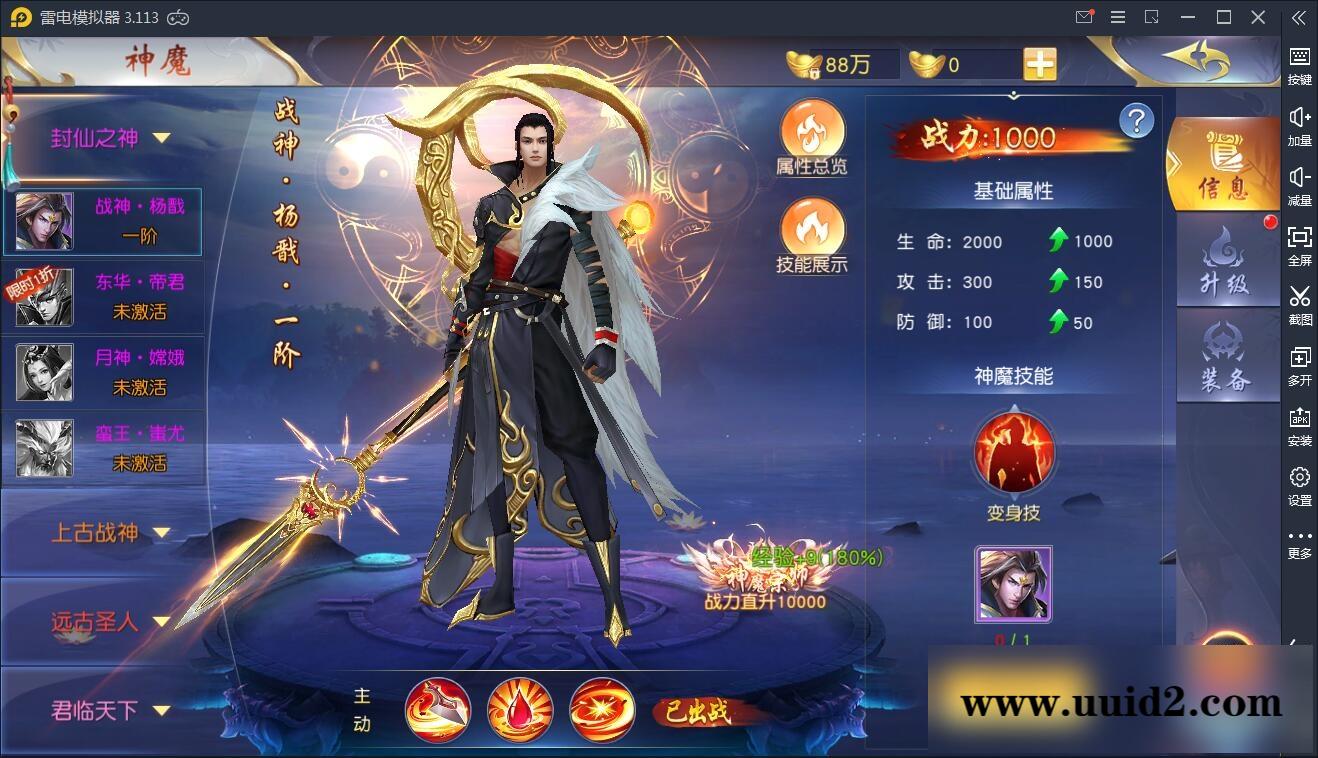Switch to the 升级 upgrade tab
The height and width of the screenshot is (758, 1318).
tap(1227, 260)
